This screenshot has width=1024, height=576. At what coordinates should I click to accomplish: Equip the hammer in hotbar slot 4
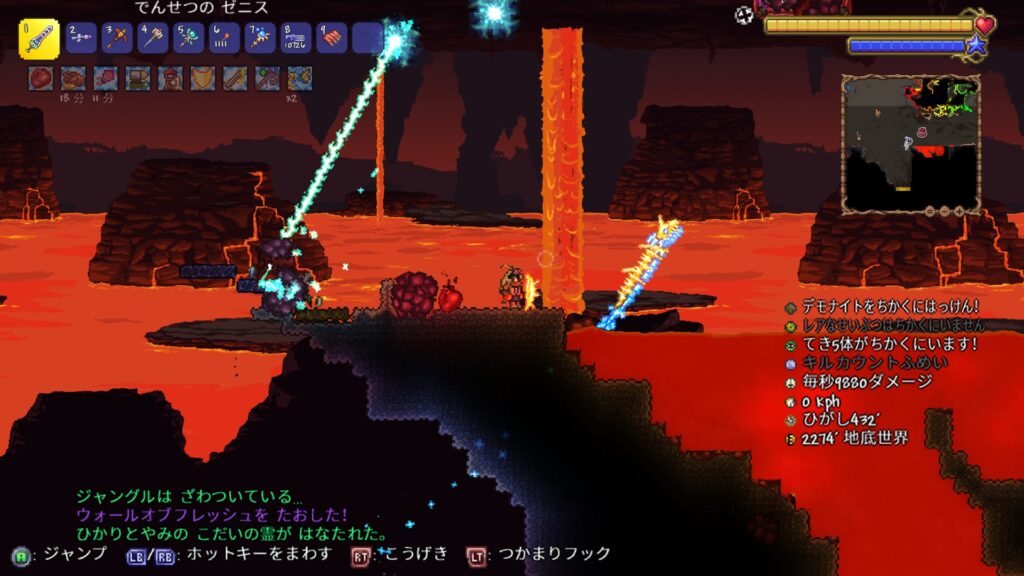(x=153, y=39)
